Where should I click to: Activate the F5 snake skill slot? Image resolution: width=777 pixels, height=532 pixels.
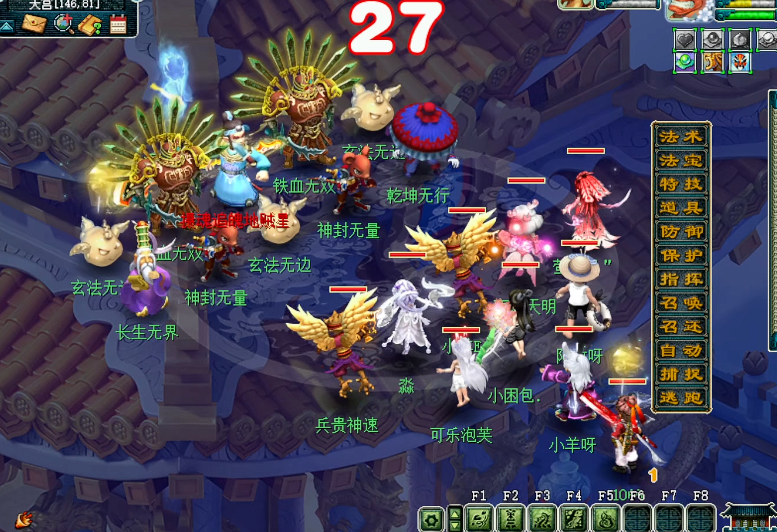[x=606, y=519]
